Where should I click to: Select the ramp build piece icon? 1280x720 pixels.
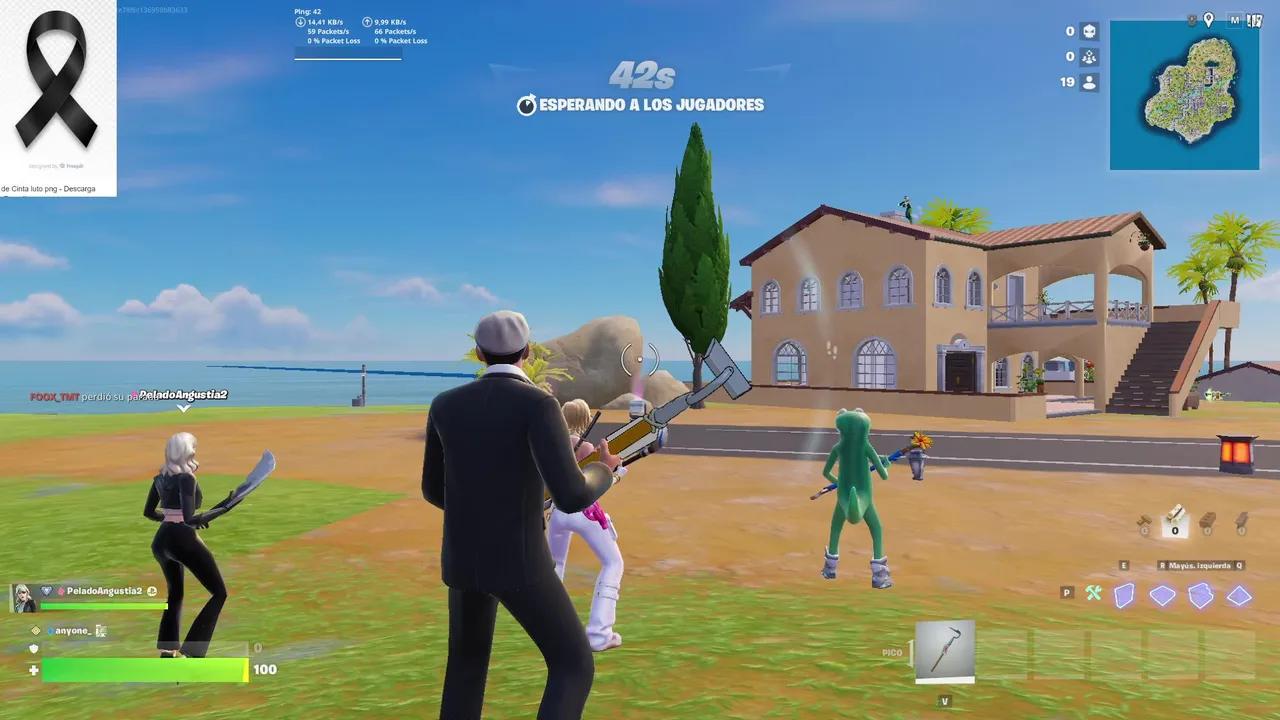(1200, 594)
